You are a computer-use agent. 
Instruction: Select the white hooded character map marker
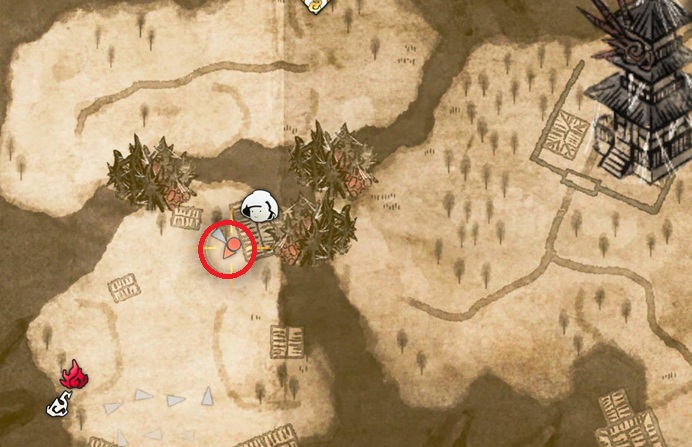point(263,205)
